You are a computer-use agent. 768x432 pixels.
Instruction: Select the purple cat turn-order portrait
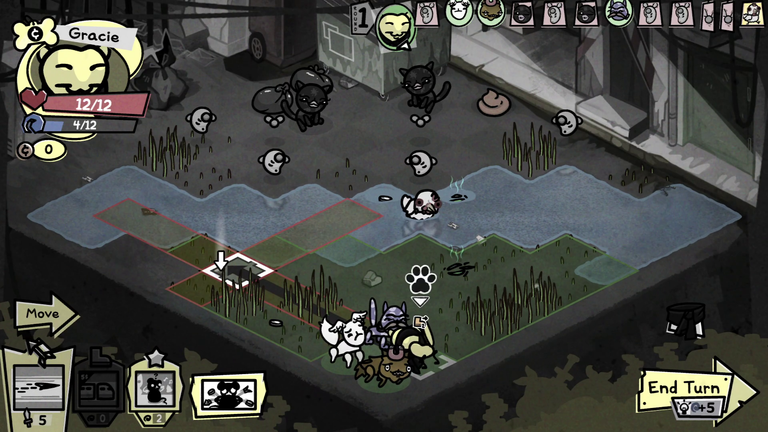618,12
